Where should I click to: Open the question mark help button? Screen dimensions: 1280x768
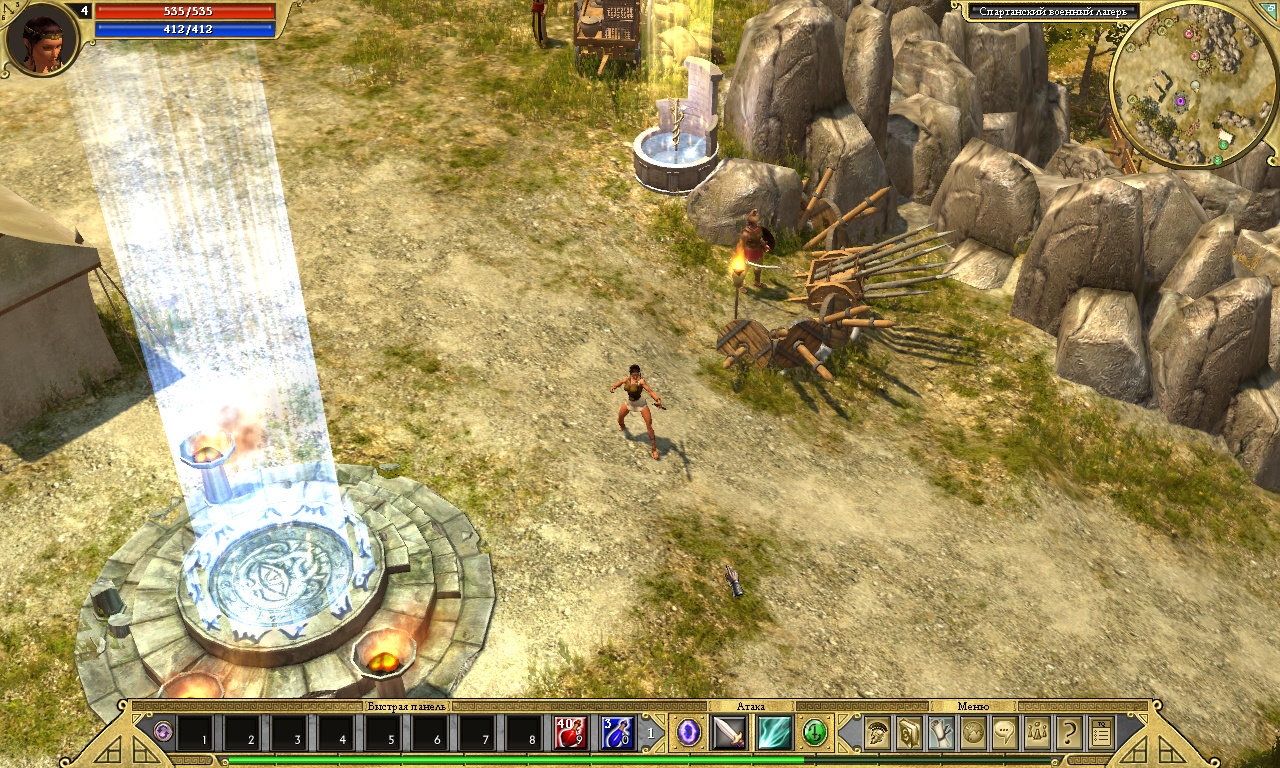[x=1069, y=733]
